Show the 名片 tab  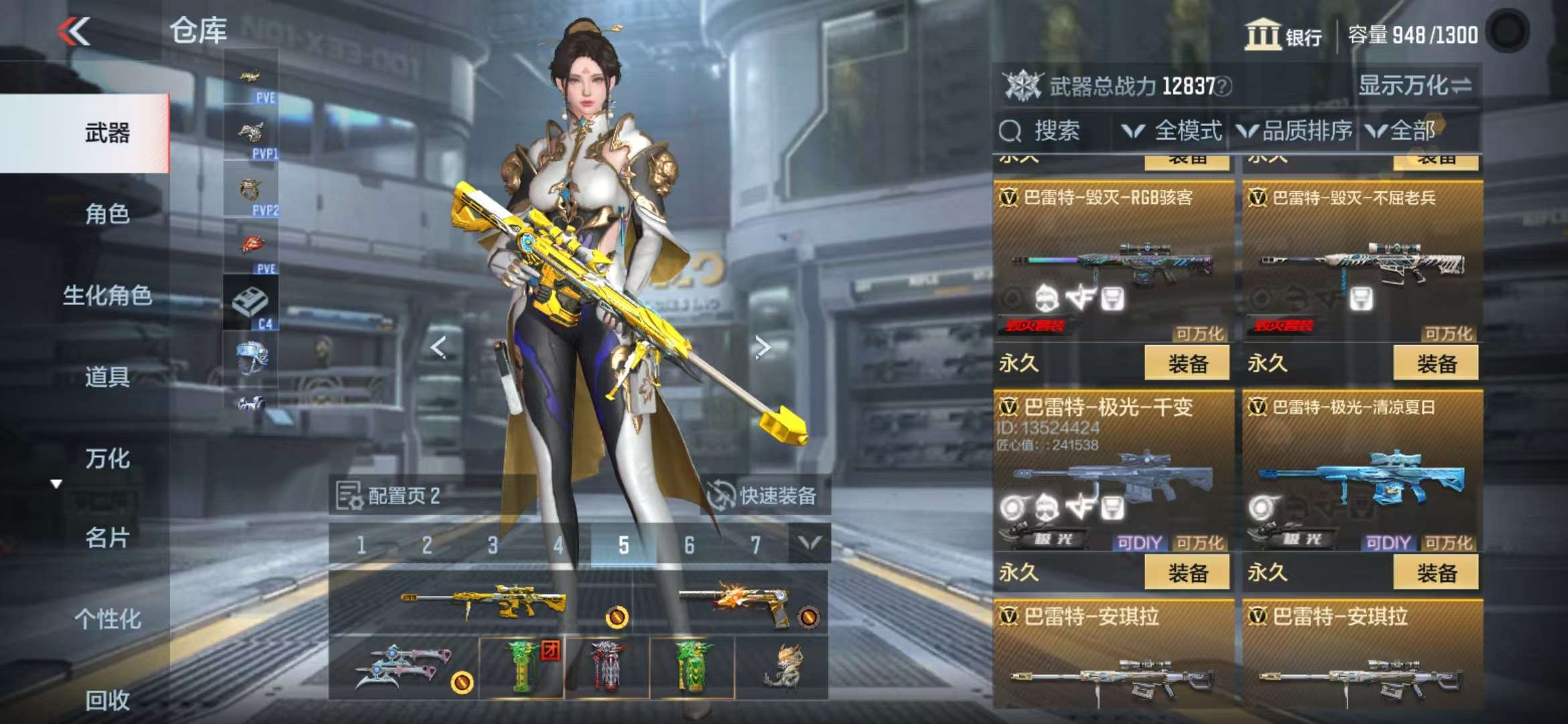[x=107, y=538]
